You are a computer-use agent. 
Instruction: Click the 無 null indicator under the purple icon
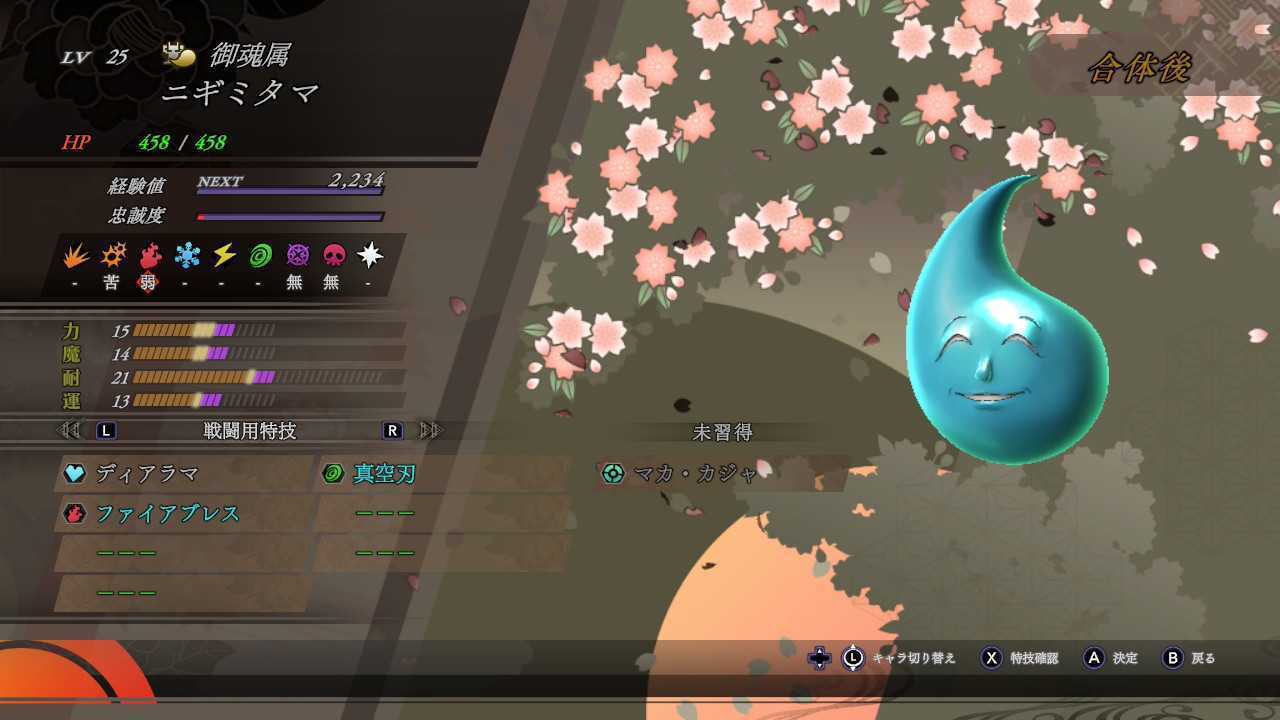click(294, 282)
